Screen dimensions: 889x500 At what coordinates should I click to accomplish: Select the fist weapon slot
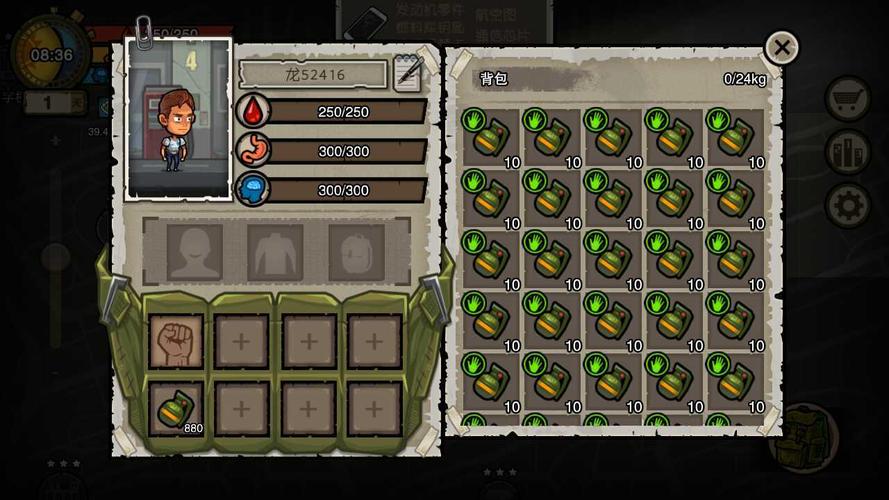click(176, 342)
